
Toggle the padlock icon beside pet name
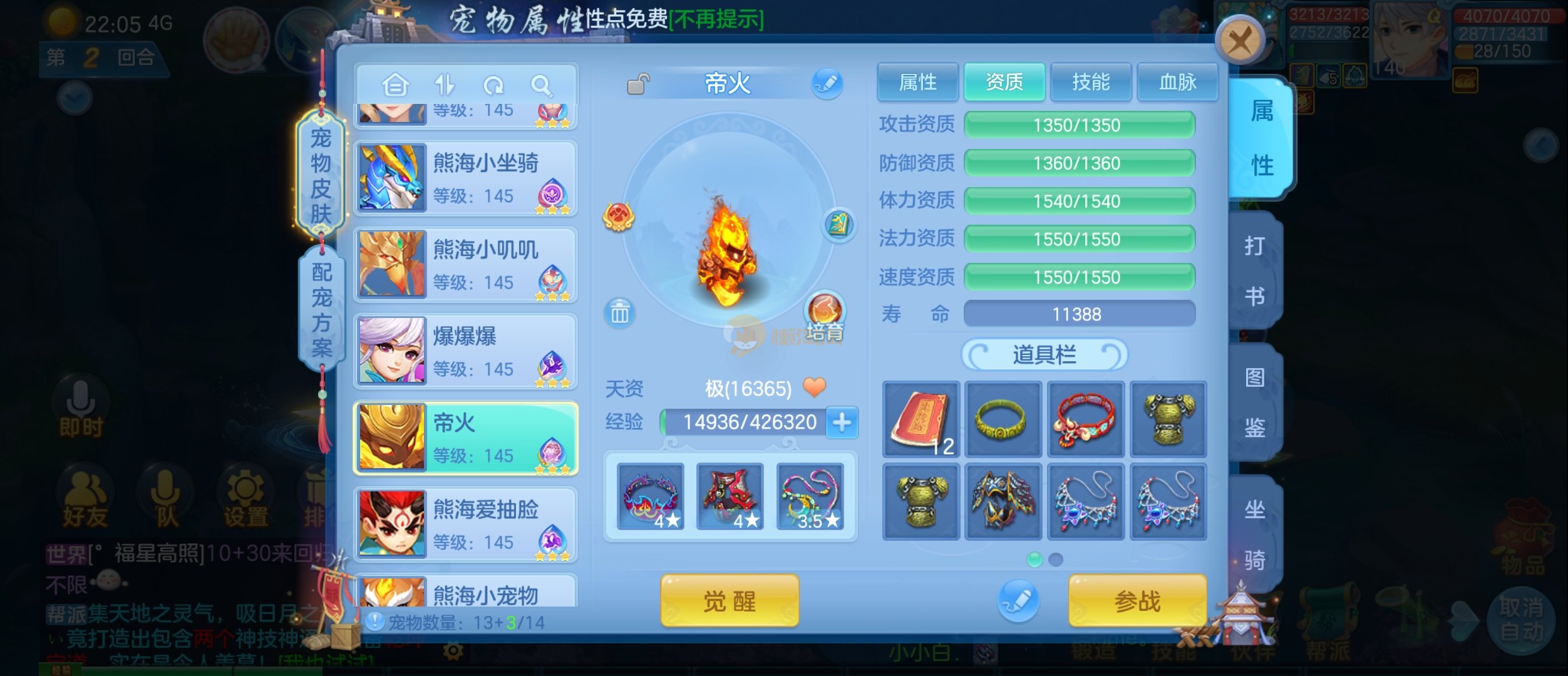coord(637,84)
